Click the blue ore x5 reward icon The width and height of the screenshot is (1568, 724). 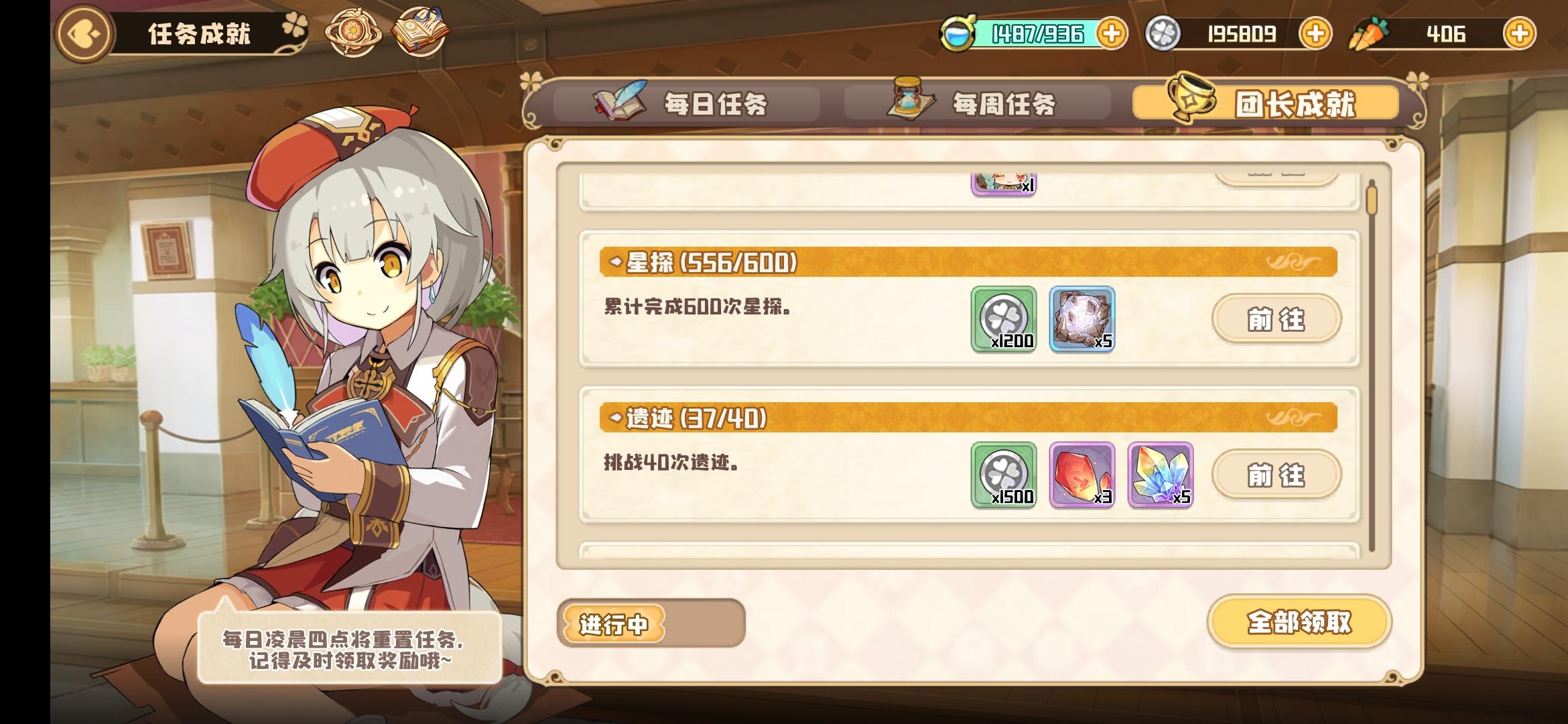1083,320
